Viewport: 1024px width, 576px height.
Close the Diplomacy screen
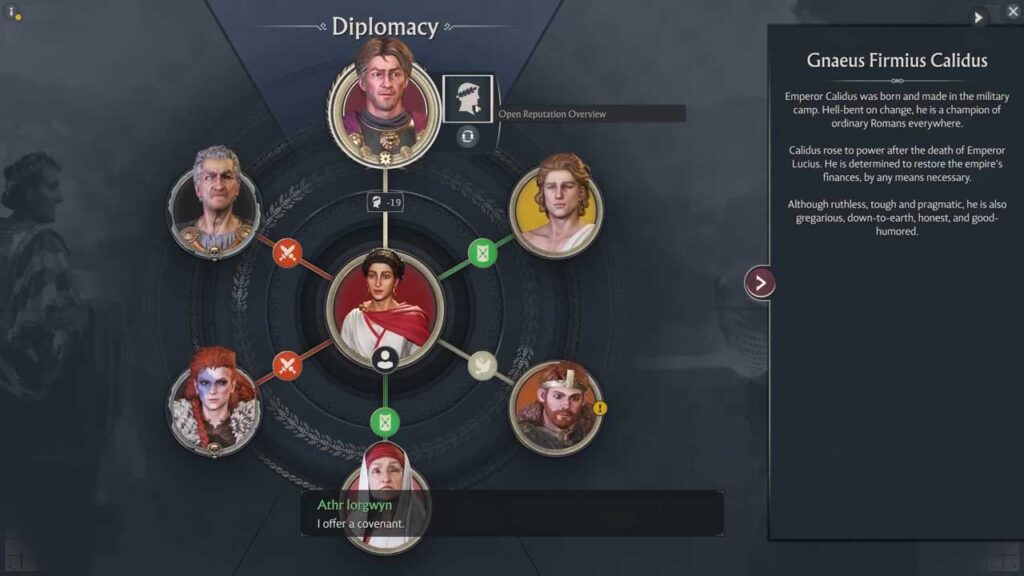point(1012,12)
